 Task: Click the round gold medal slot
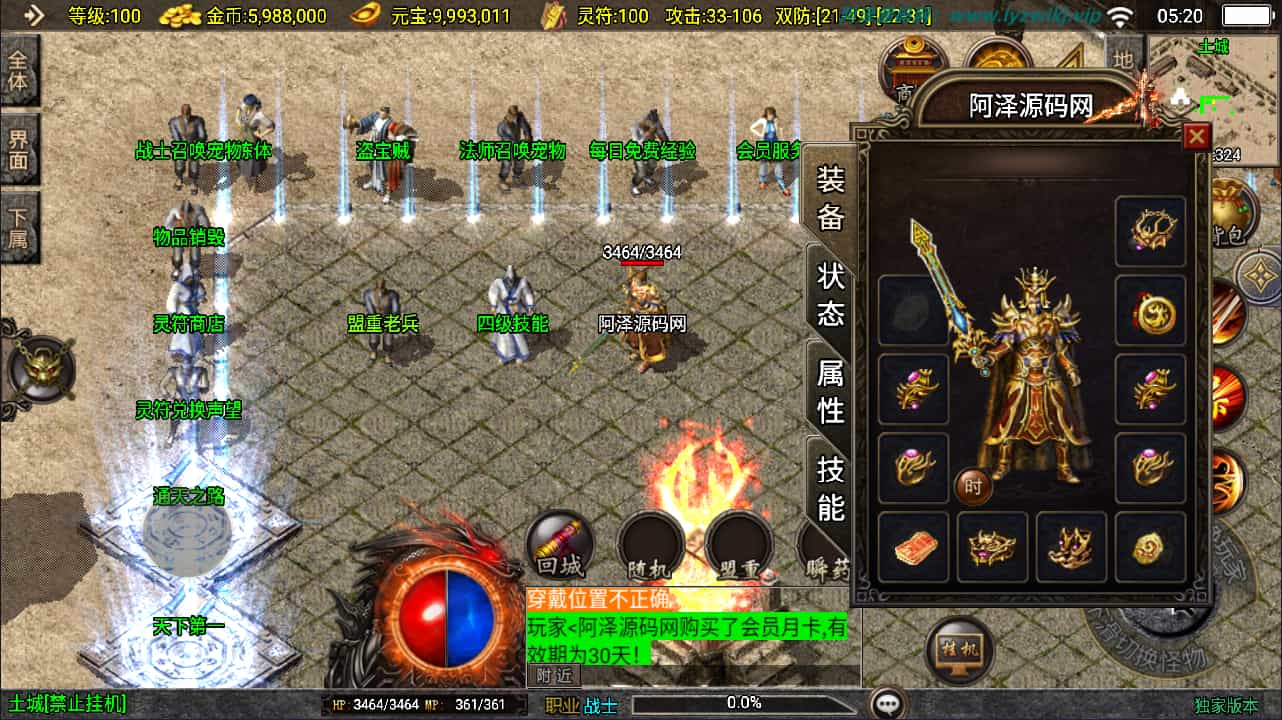click(1150, 311)
